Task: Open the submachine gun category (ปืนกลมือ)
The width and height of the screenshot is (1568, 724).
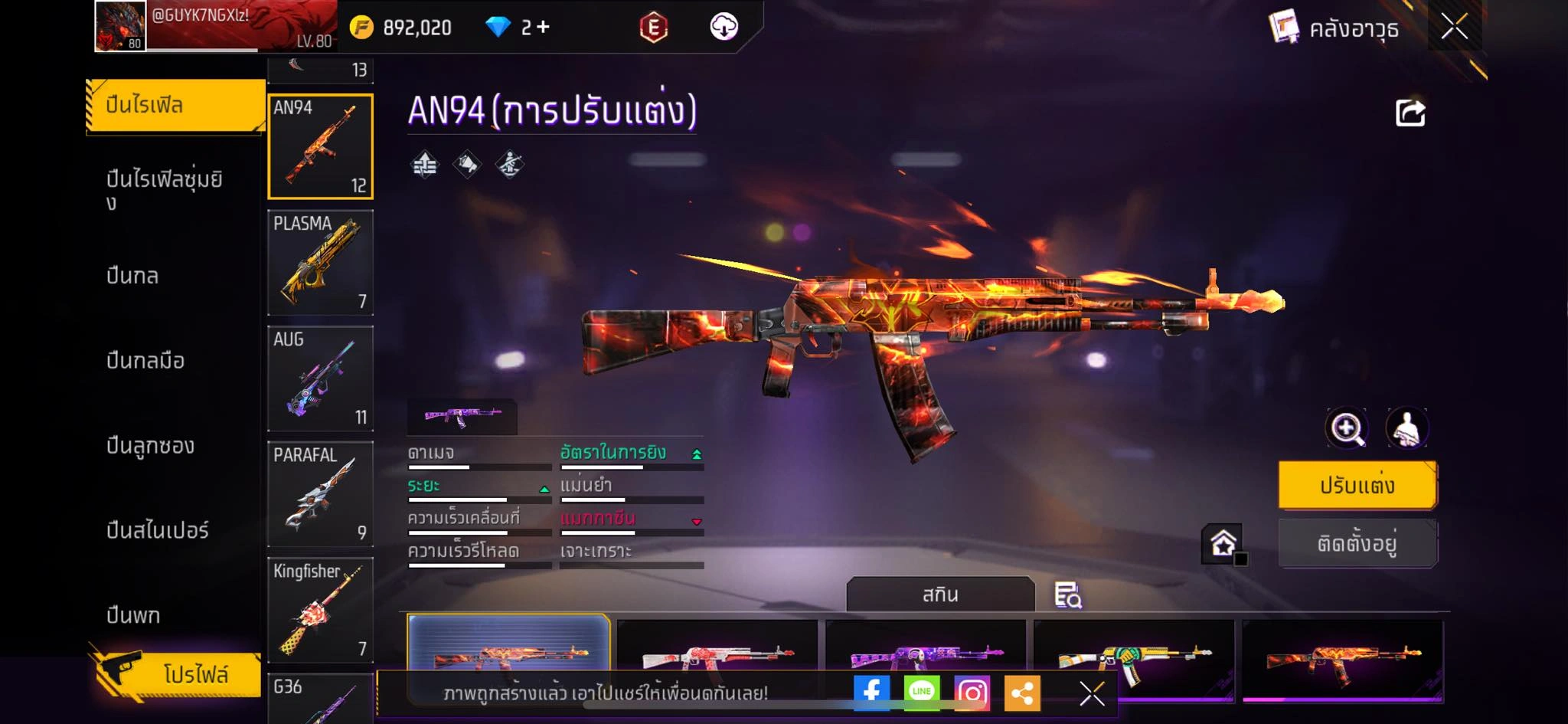Action: coord(145,360)
